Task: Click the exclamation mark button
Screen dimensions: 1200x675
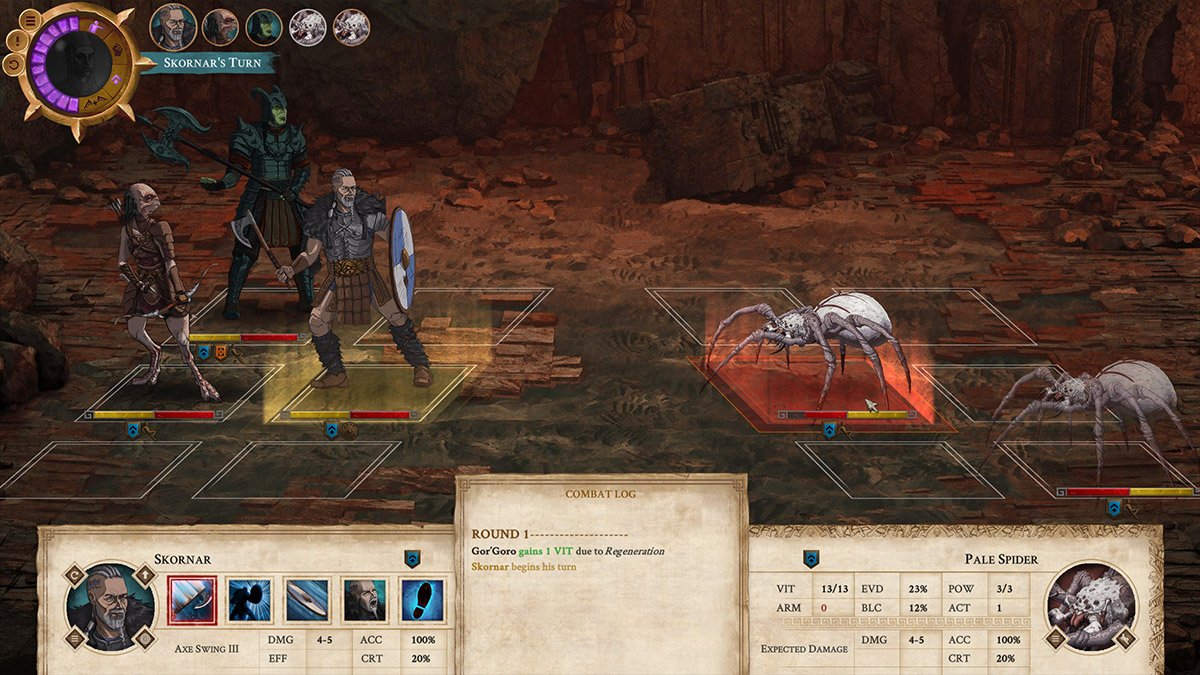Action: point(15,41)
